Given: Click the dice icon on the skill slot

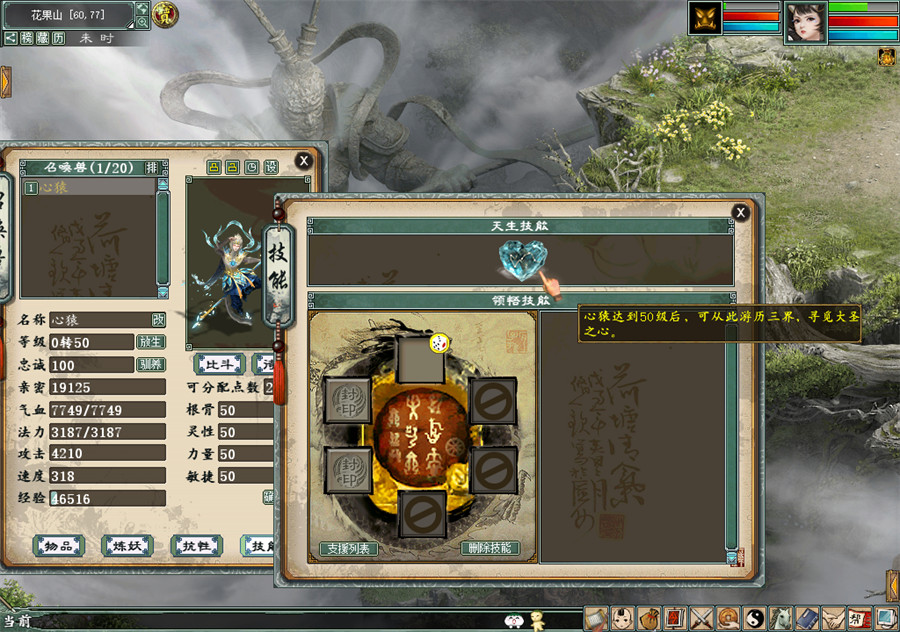Looking at the screenshot, I should coord(438,344).
